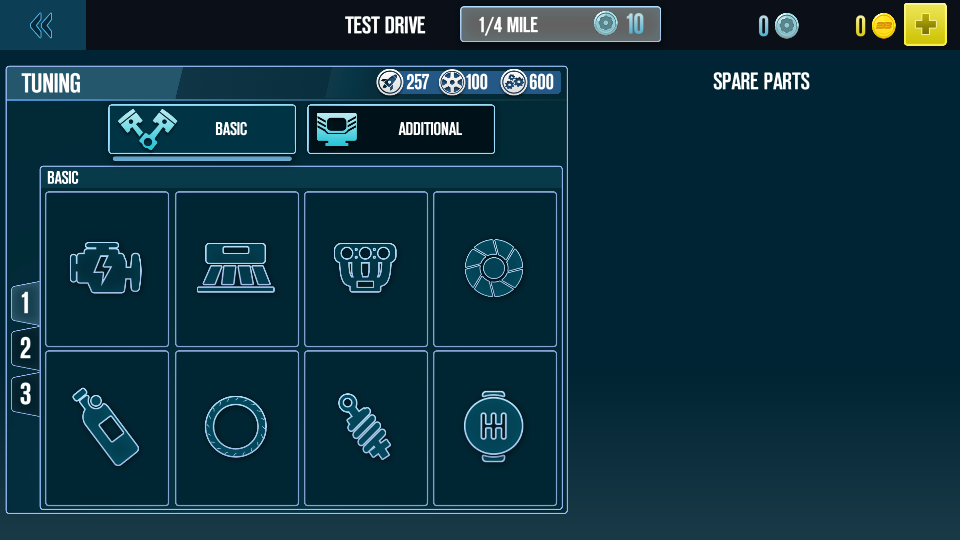Select the nitrous bottle slot

pyautogui.click(x=107, y=428)
